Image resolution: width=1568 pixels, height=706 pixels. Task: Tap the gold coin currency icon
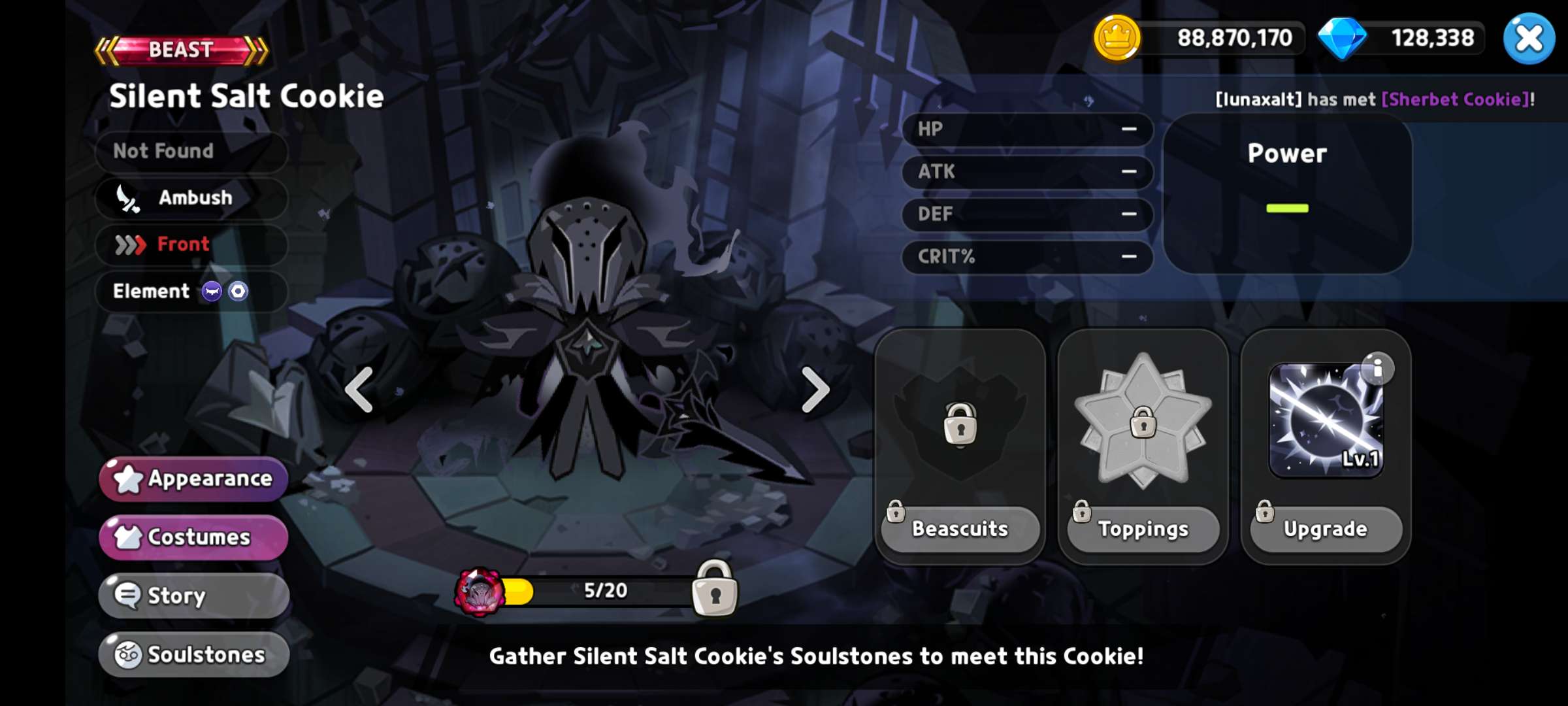1117,38
